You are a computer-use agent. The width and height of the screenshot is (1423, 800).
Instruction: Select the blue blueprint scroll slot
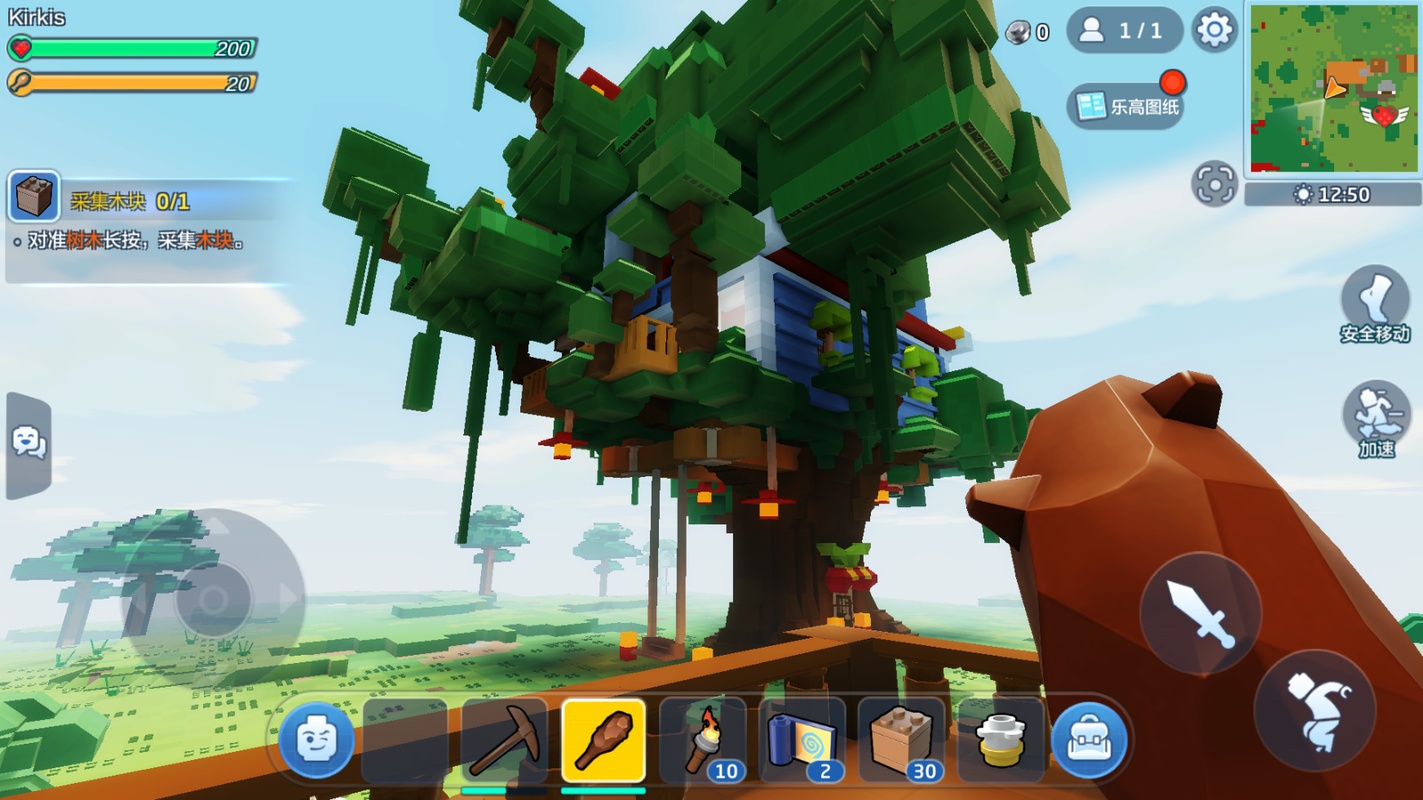coord(802,741)
